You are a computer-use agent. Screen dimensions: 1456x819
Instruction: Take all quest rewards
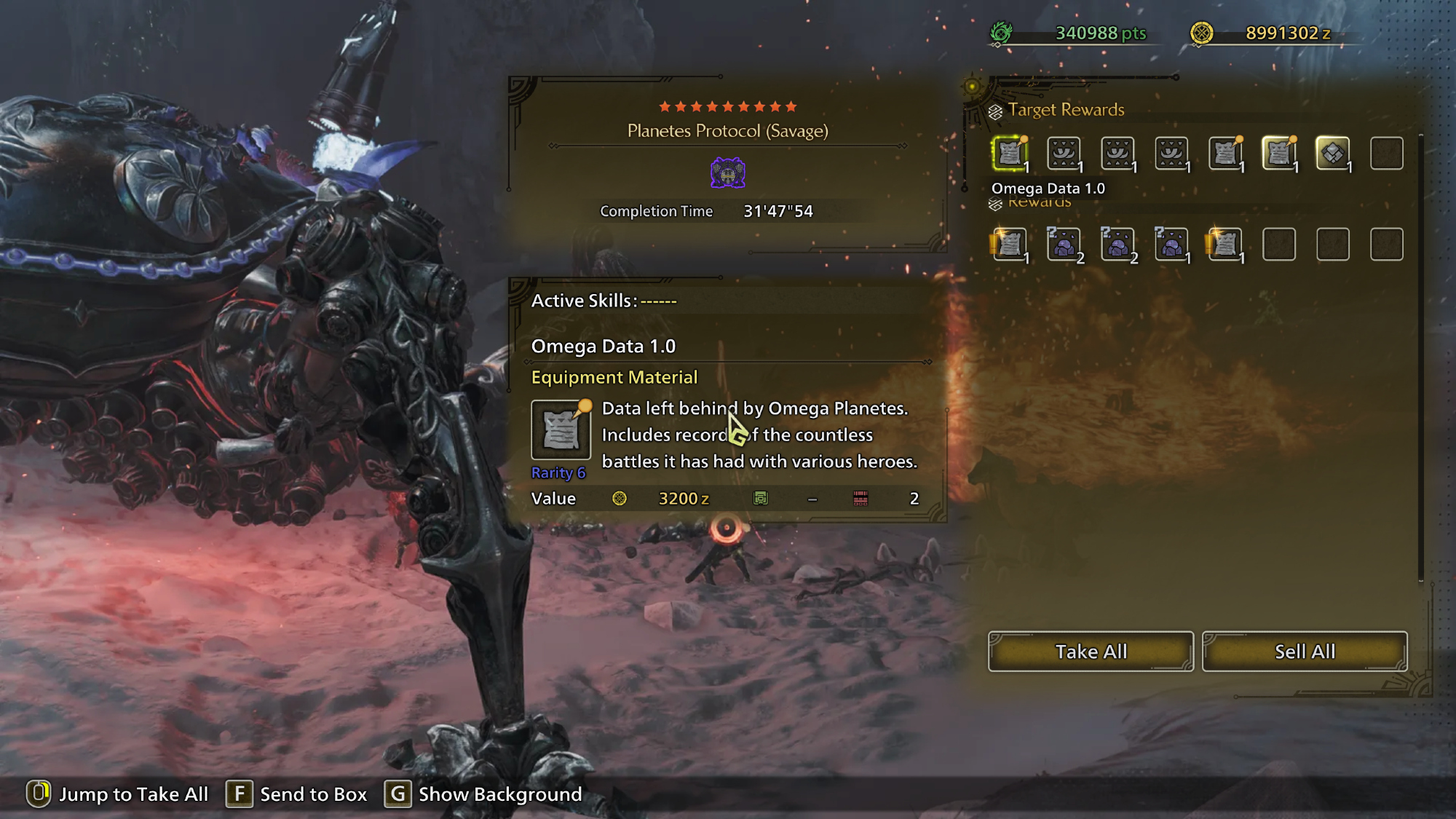coord(1090,651)
